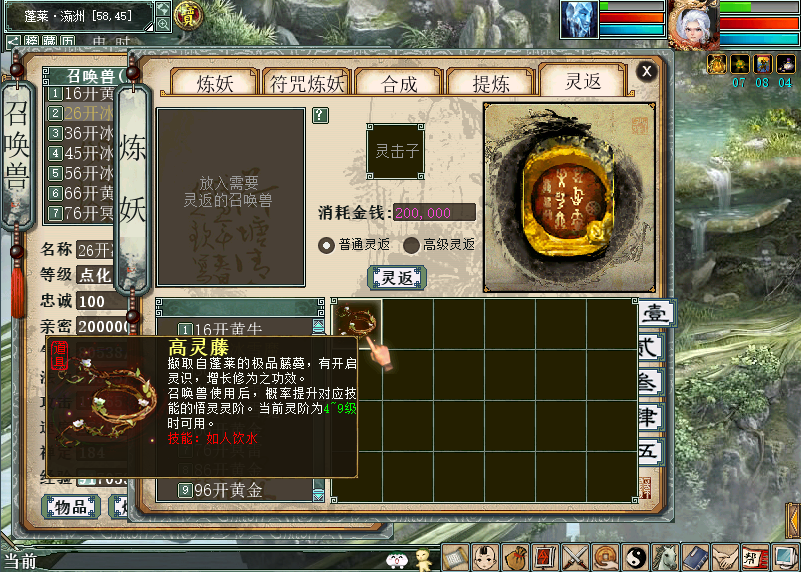Switch to bag page 壹

click(x=654, y=313)
